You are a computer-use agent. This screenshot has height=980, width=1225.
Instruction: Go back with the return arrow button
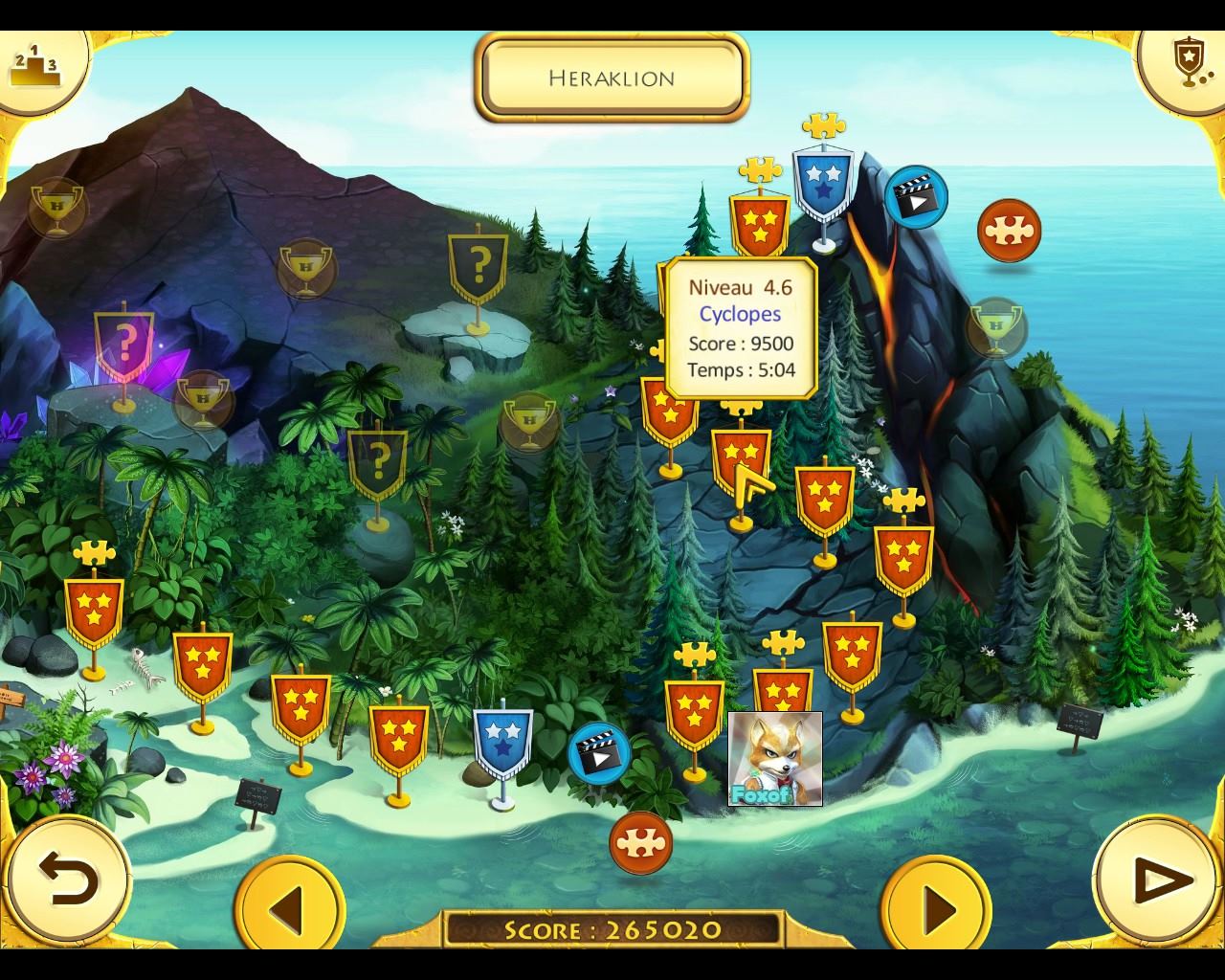click(x=67, y=879)
